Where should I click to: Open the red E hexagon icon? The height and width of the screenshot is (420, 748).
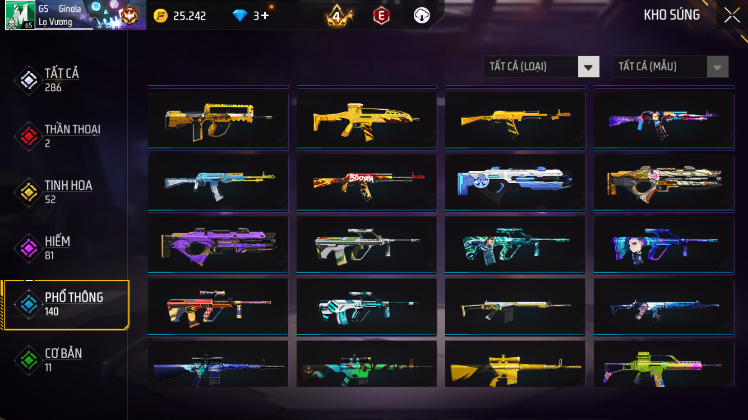click(380, 16)
